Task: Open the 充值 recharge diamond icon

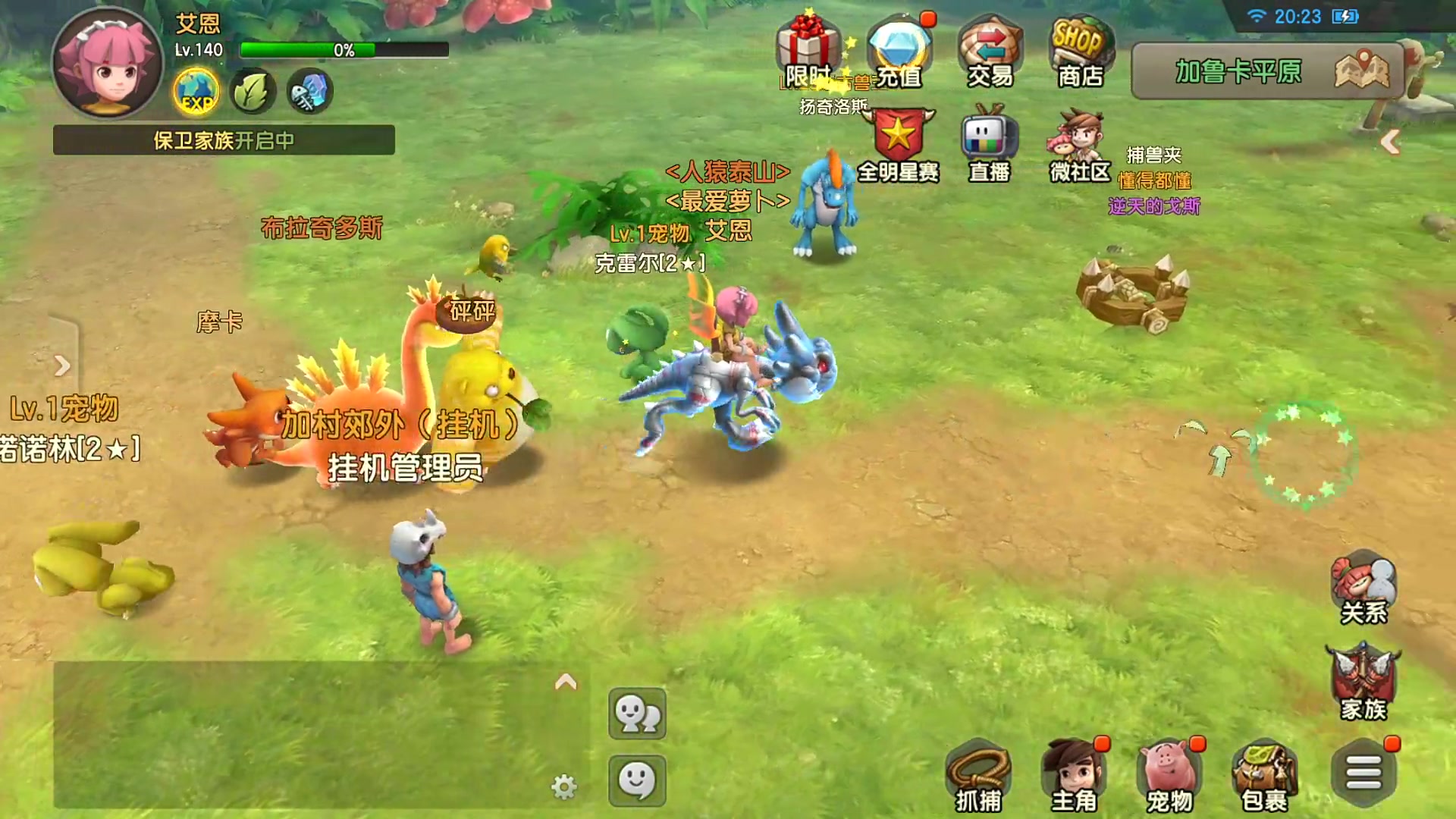Action: point(899,50)
